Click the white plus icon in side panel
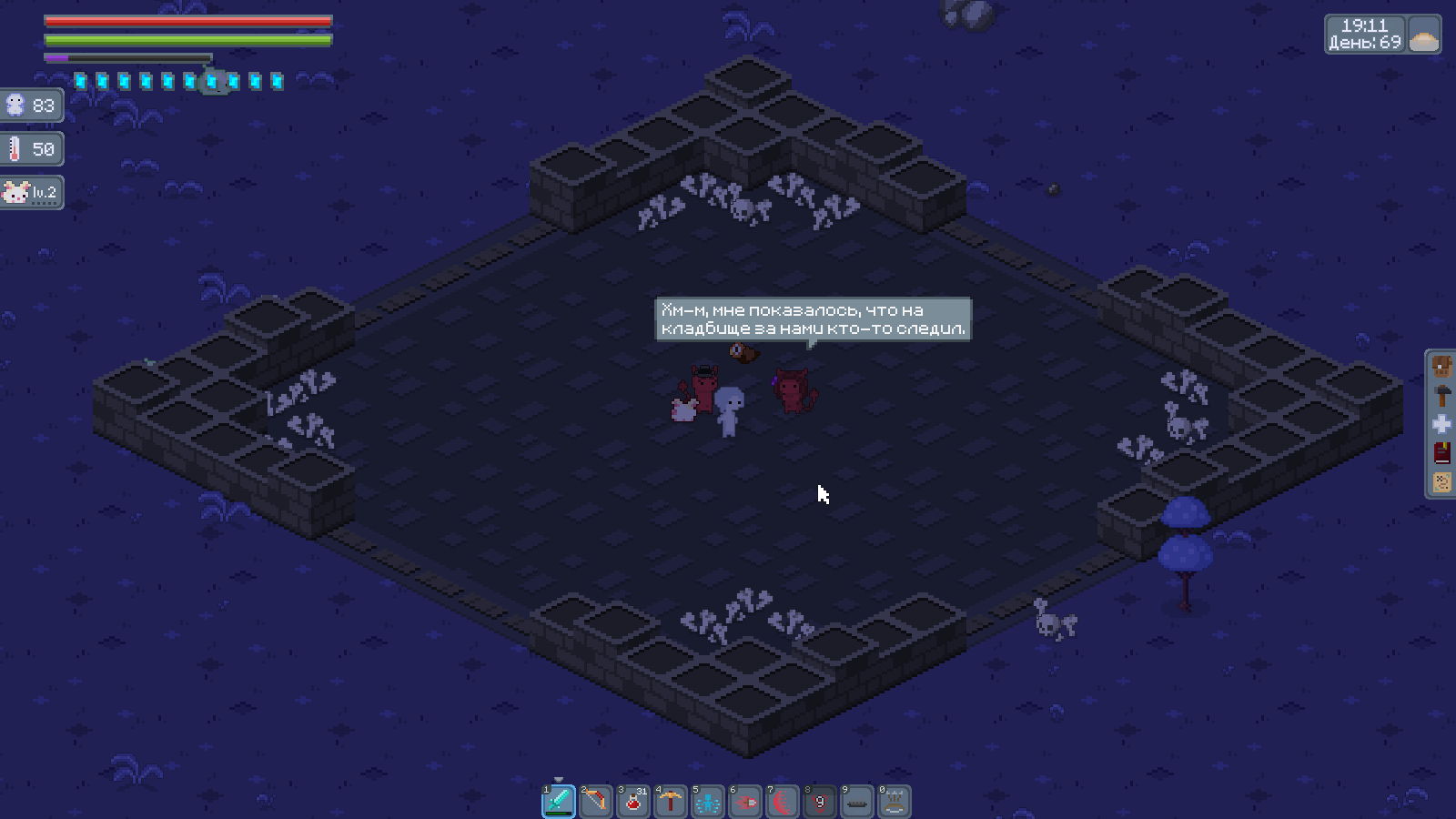Viewport: 1456px width, 819px height. click(x=1441, y=424)
